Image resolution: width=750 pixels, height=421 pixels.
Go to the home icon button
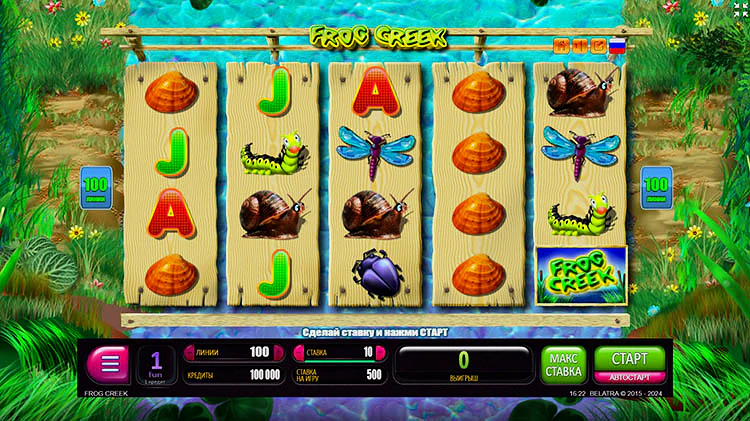[x=561, y=45]
